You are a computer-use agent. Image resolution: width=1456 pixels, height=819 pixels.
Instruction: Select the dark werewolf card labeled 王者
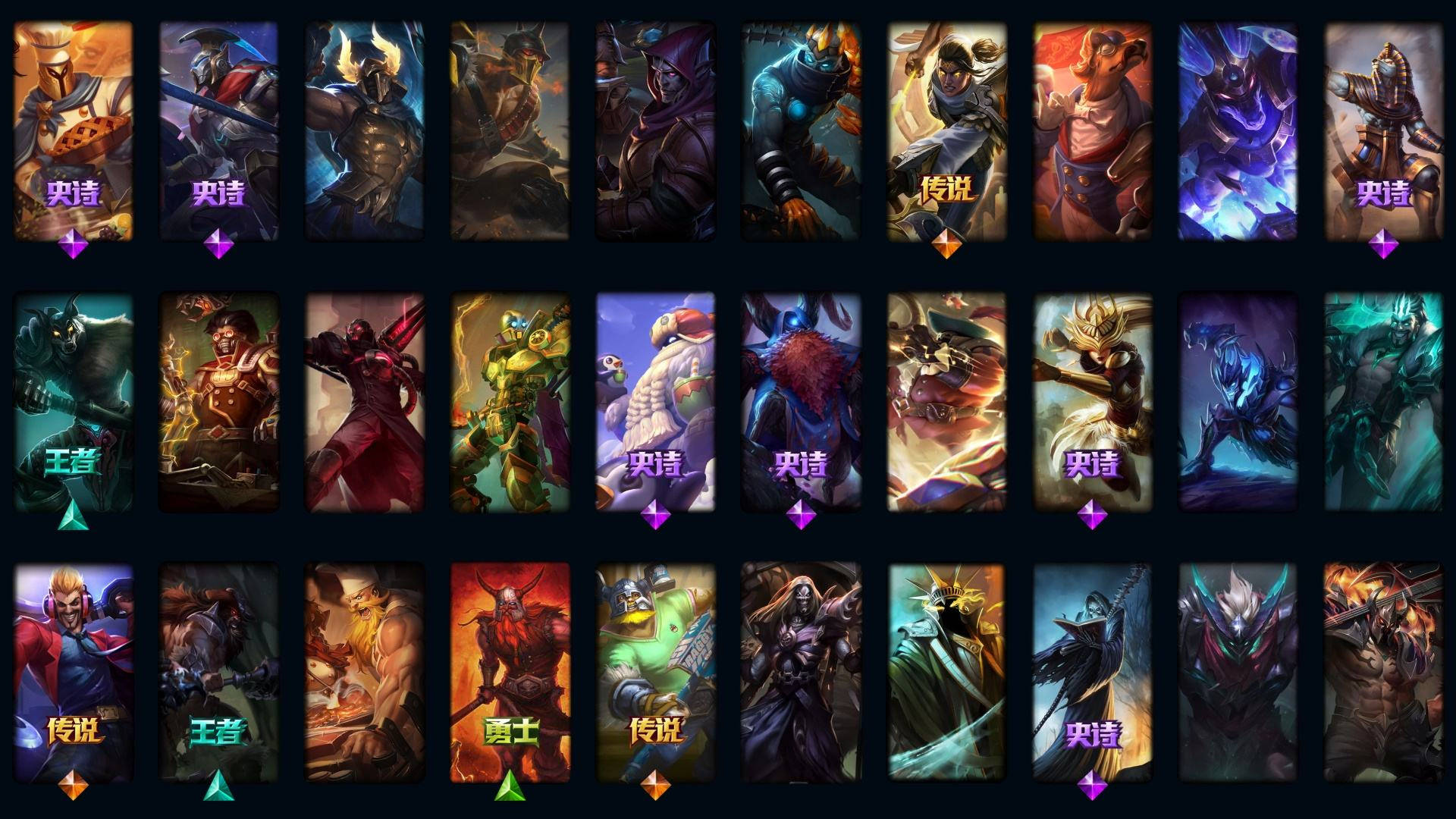(x=74, y=402)
